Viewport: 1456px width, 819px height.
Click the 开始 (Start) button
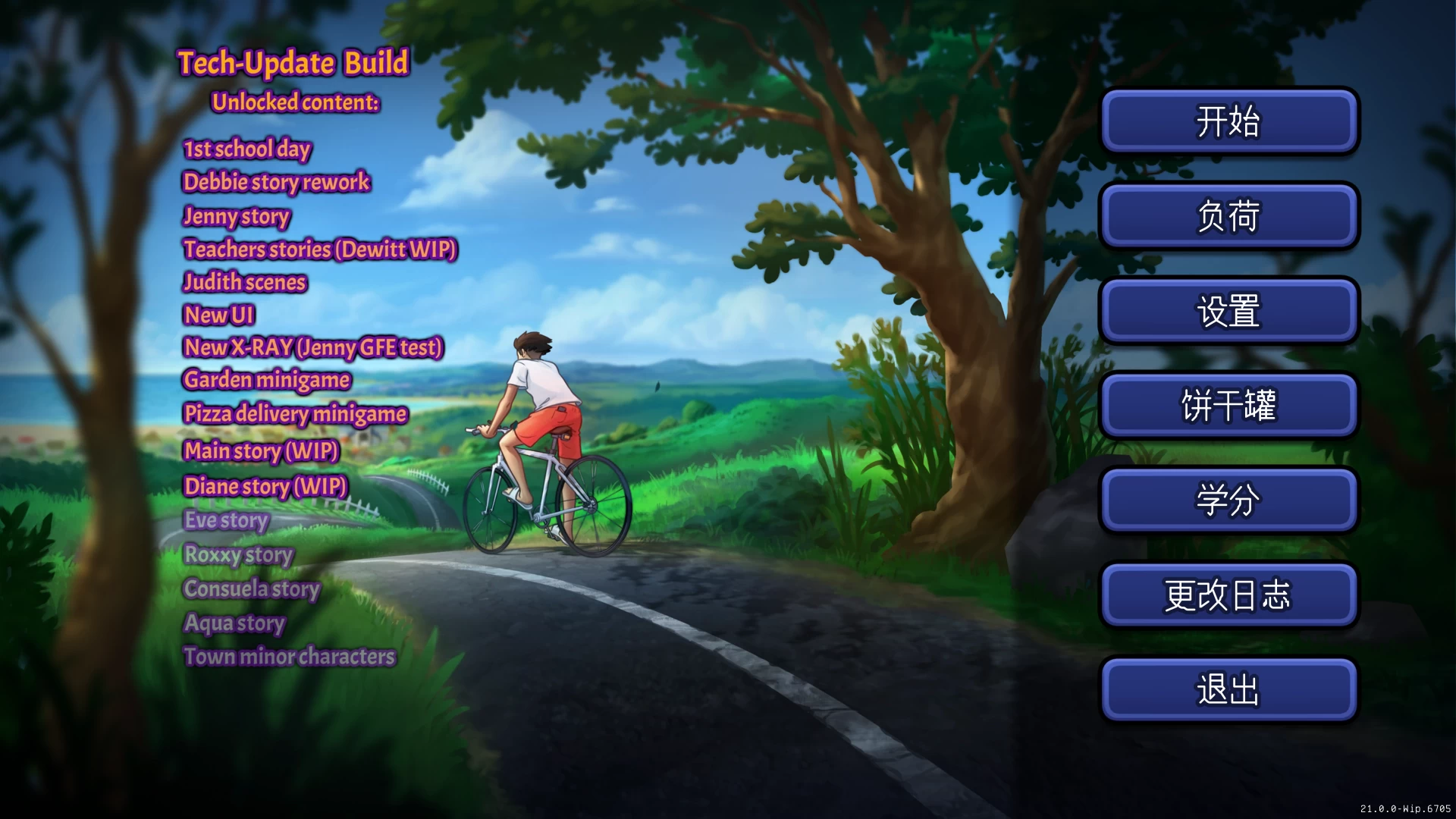click(x=1228, y=121)
